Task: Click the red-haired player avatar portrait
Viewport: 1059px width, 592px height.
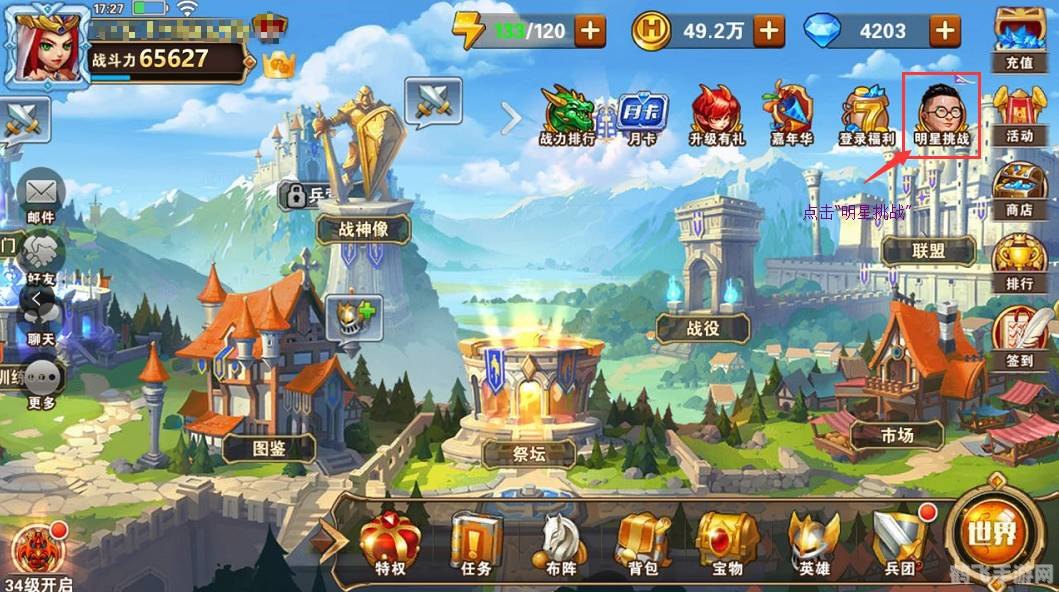Action: (45, 47)
